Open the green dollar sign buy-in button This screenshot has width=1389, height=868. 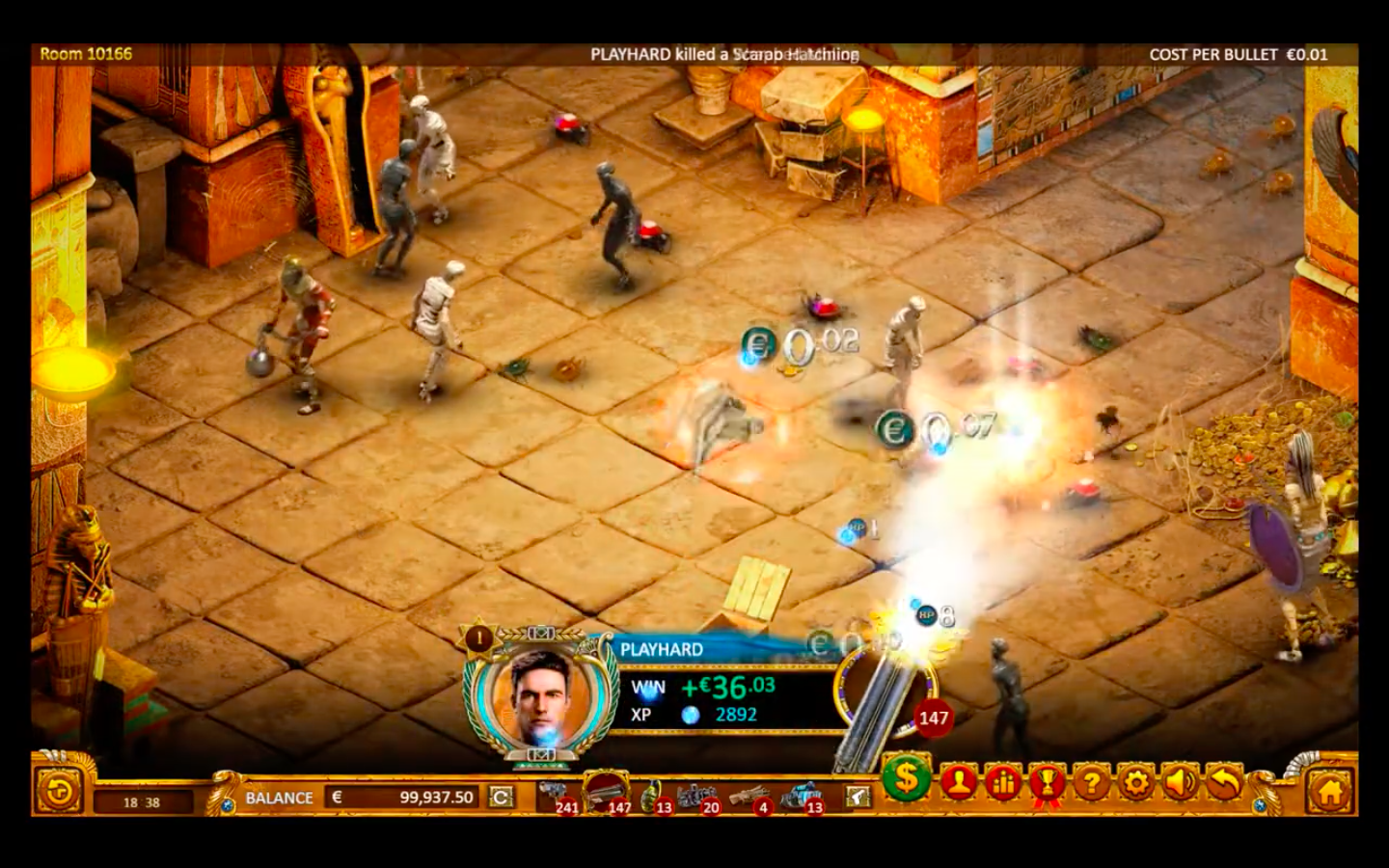pyautogui.click(x=907, y=777)
